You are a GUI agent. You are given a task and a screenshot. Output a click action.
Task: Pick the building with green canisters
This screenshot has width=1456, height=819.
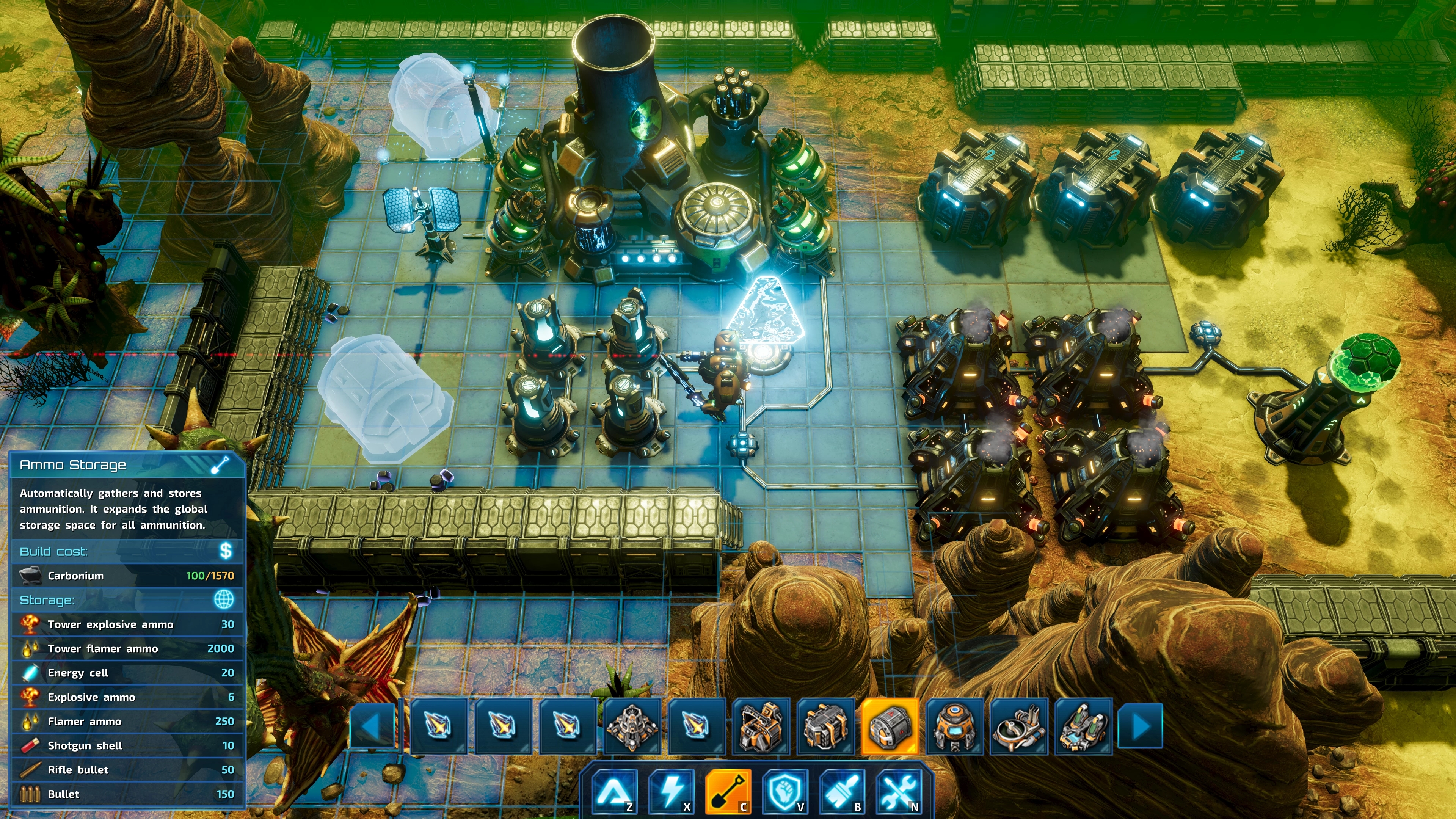[x=1083, y=726]
